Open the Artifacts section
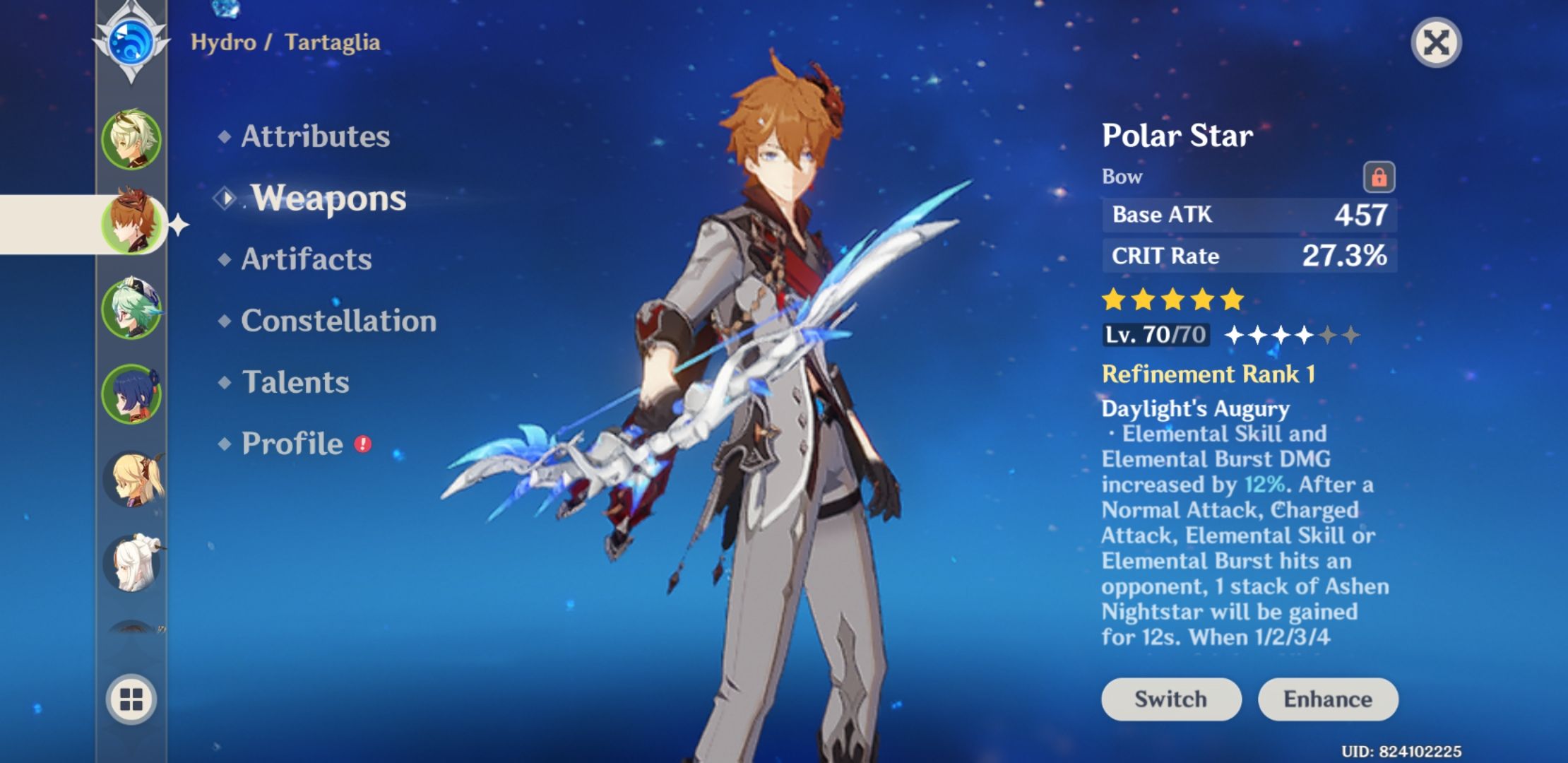 pyautogui.click(x=304, y=259)
